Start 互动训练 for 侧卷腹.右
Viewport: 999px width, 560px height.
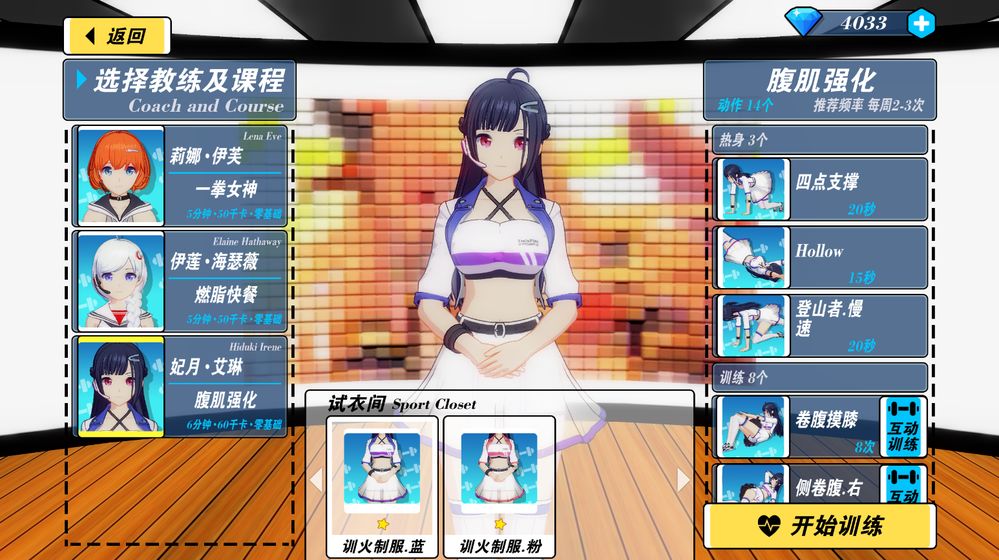(x=903, y=483)
